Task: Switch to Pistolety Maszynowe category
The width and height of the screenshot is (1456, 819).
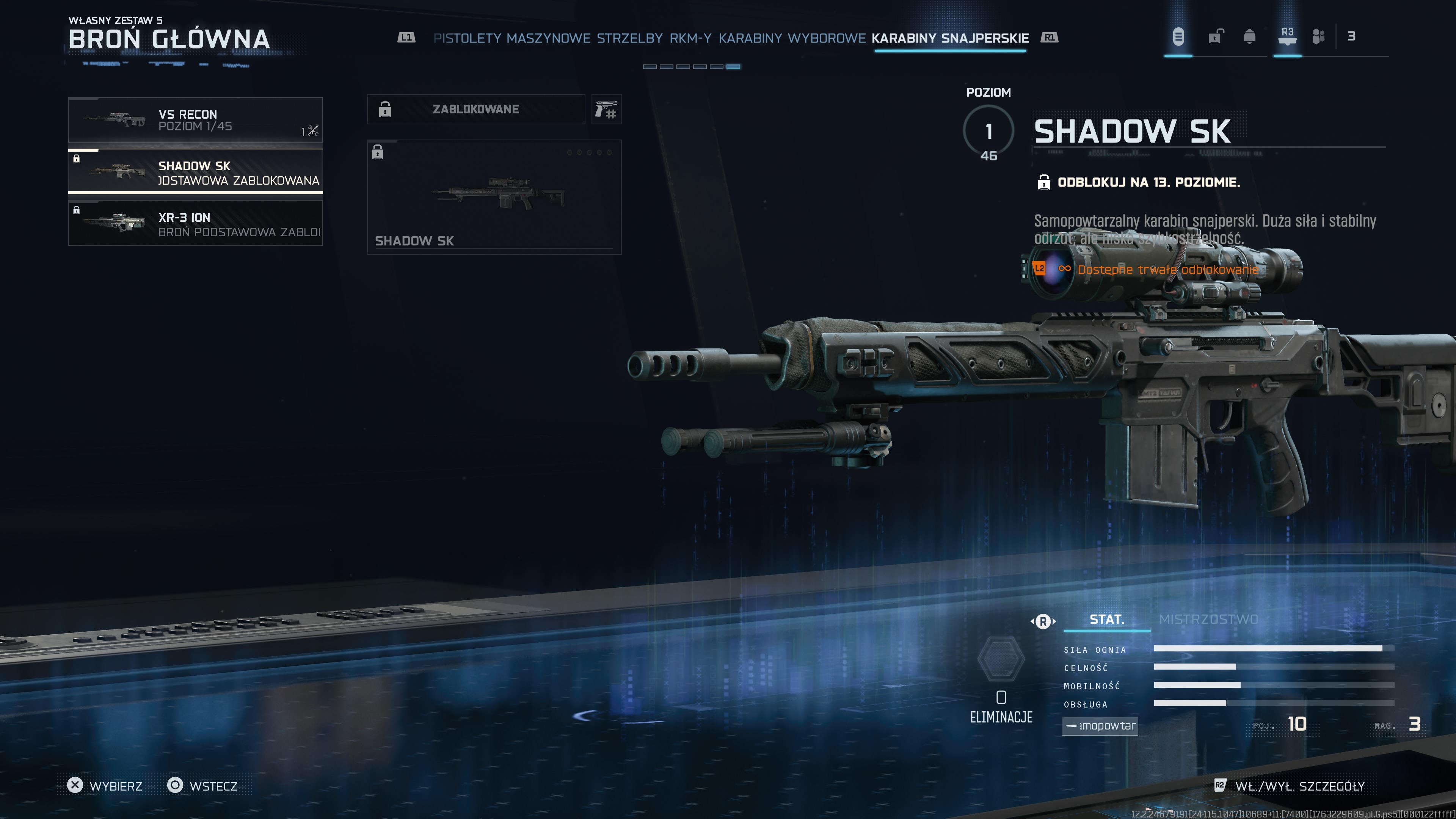Action: tap(511, 38)
